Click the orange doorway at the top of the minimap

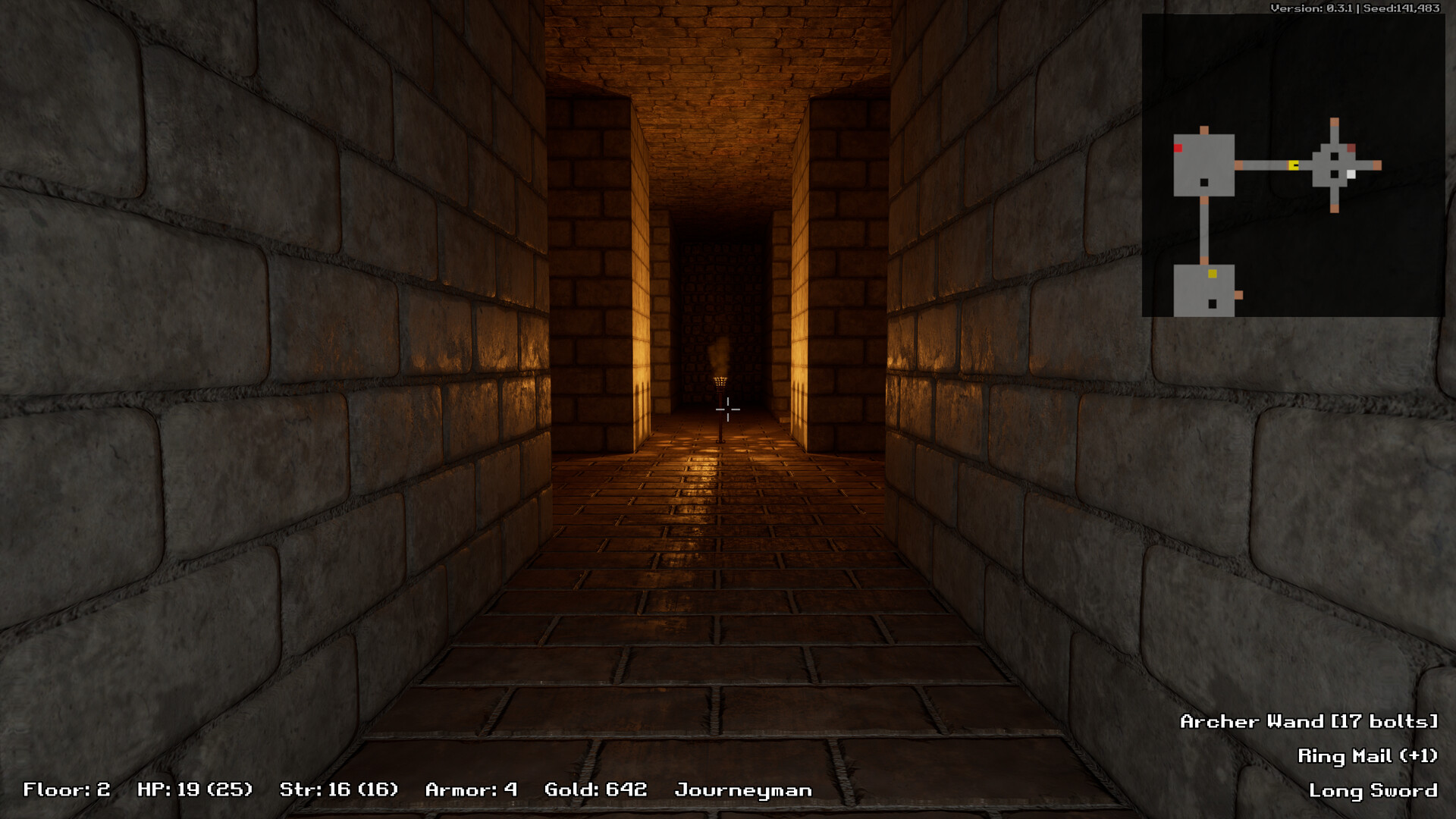point(1334,121)
